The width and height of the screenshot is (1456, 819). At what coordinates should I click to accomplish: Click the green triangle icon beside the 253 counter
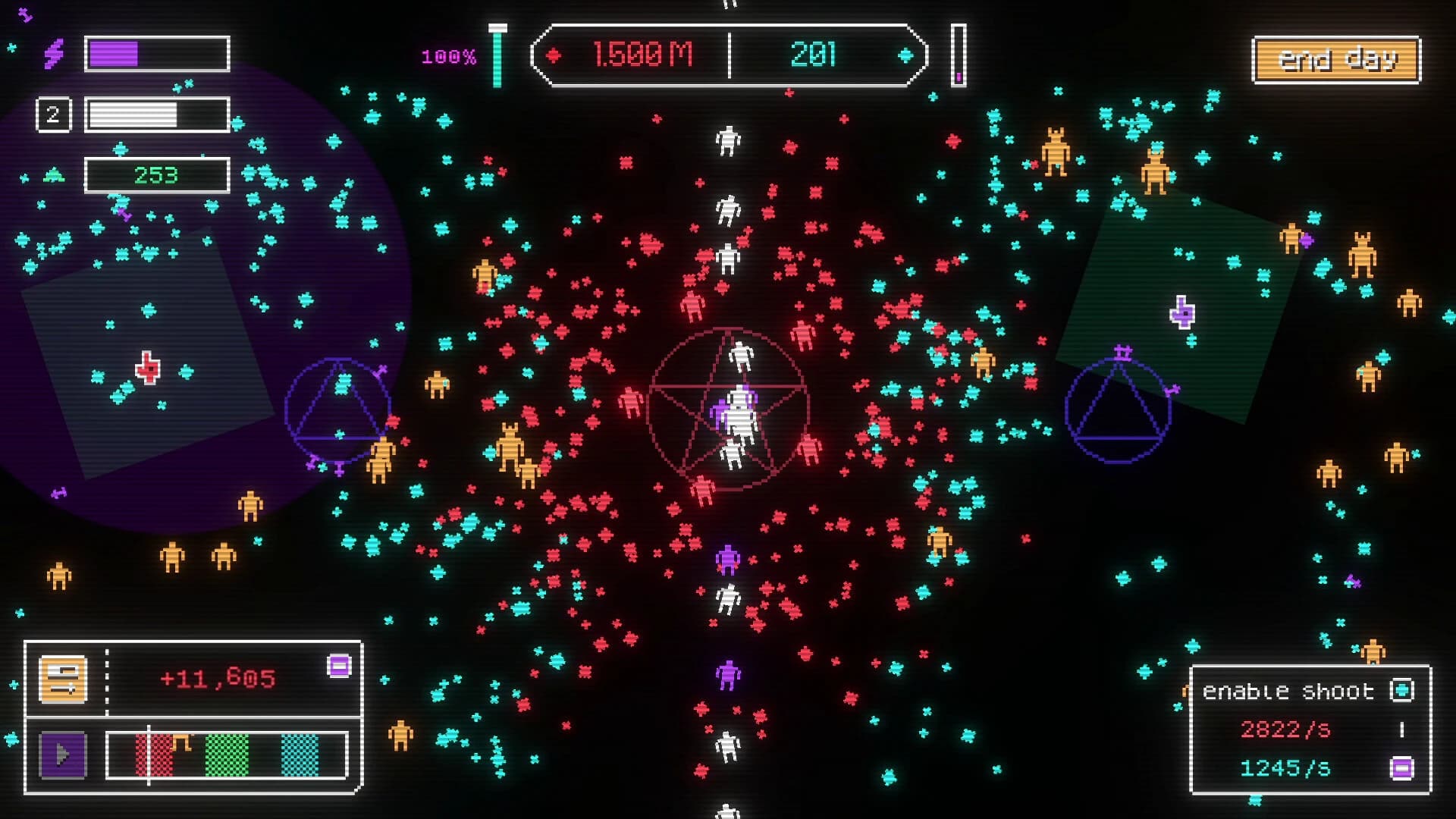click(x=53, y=174)
